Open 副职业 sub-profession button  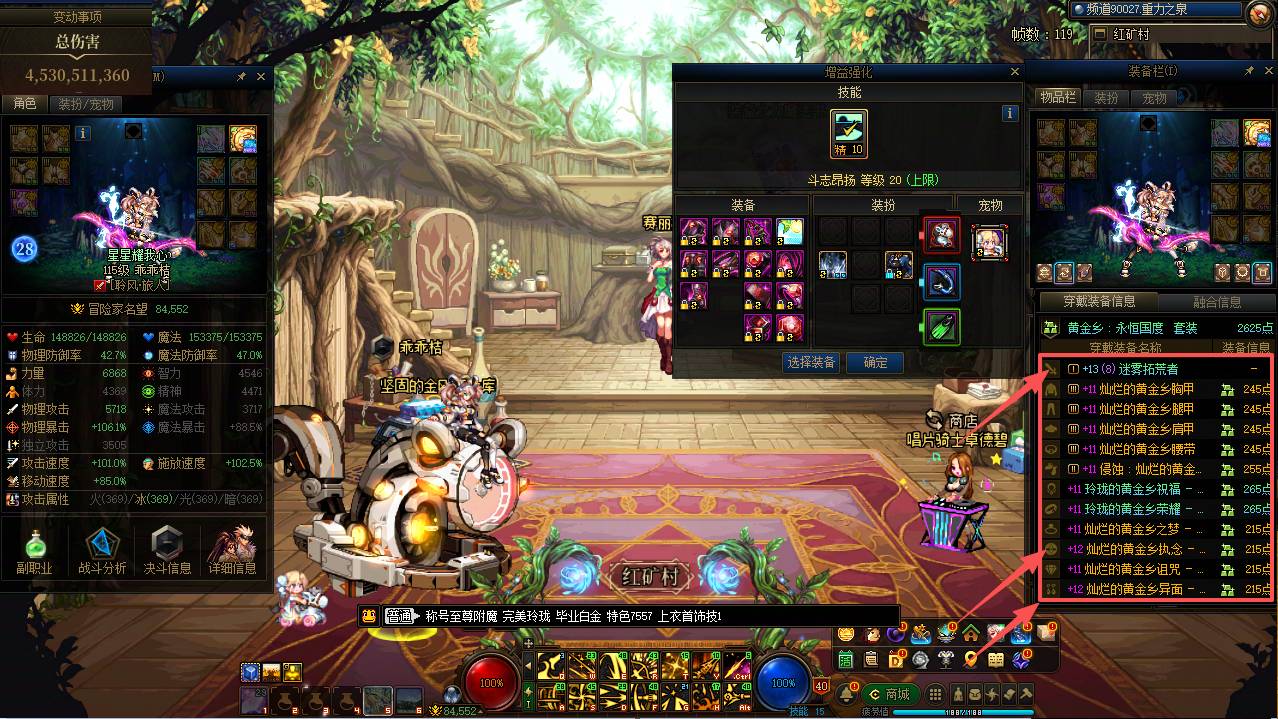(34, 550)
